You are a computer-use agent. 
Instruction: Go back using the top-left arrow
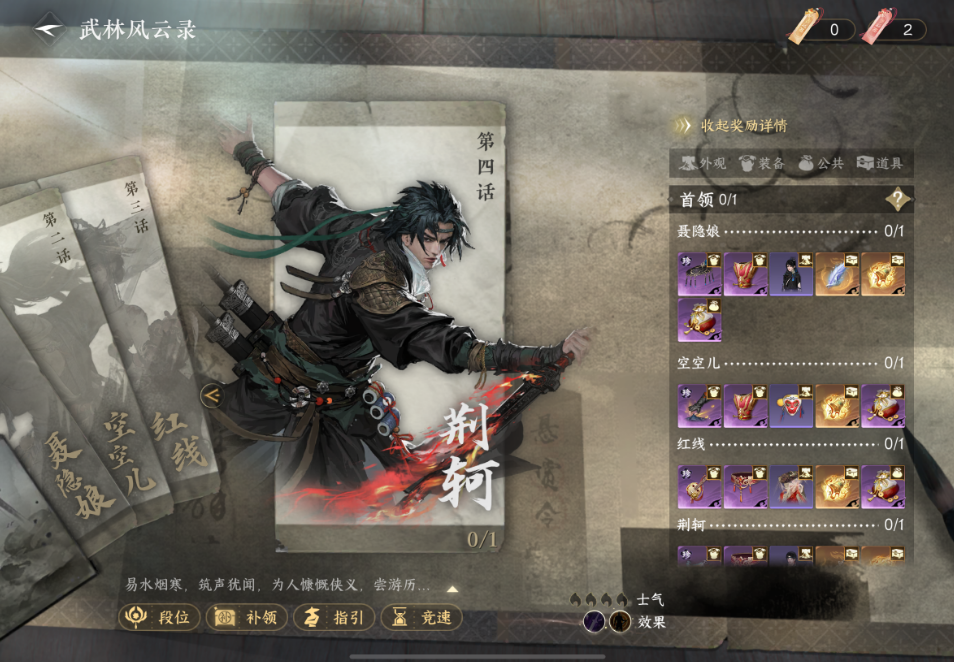click(x=48, y=29)
